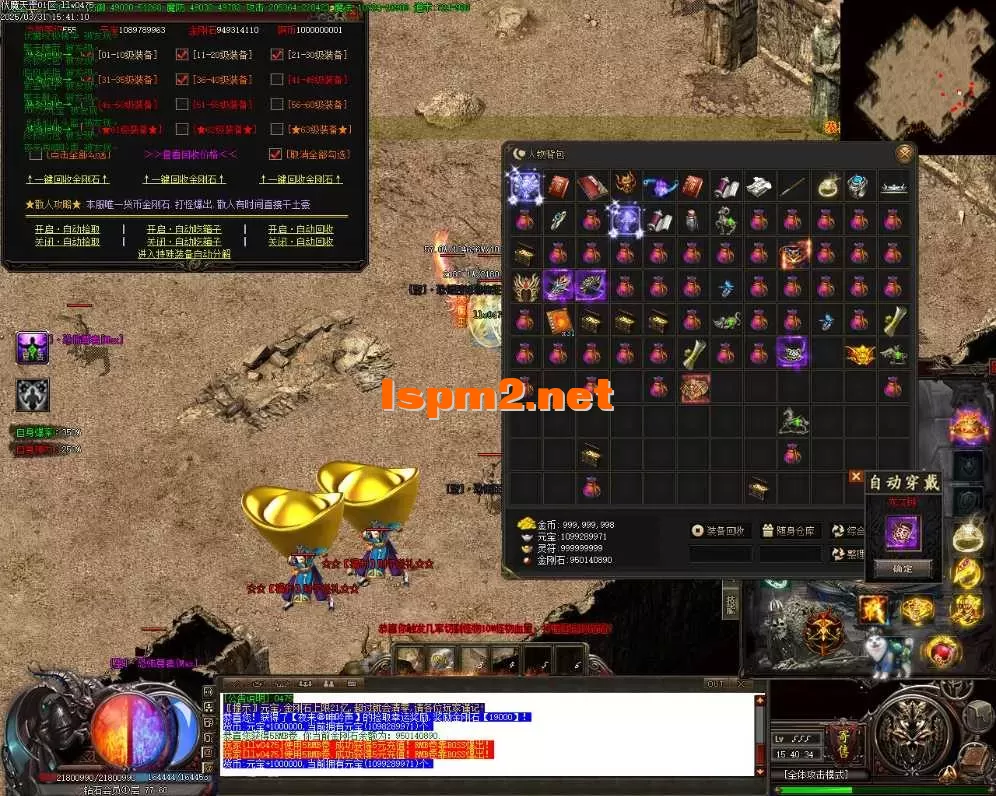Click the 装备回收 button in the bag
This screenshot has width=996, height=796.
[x=720, y=531]
